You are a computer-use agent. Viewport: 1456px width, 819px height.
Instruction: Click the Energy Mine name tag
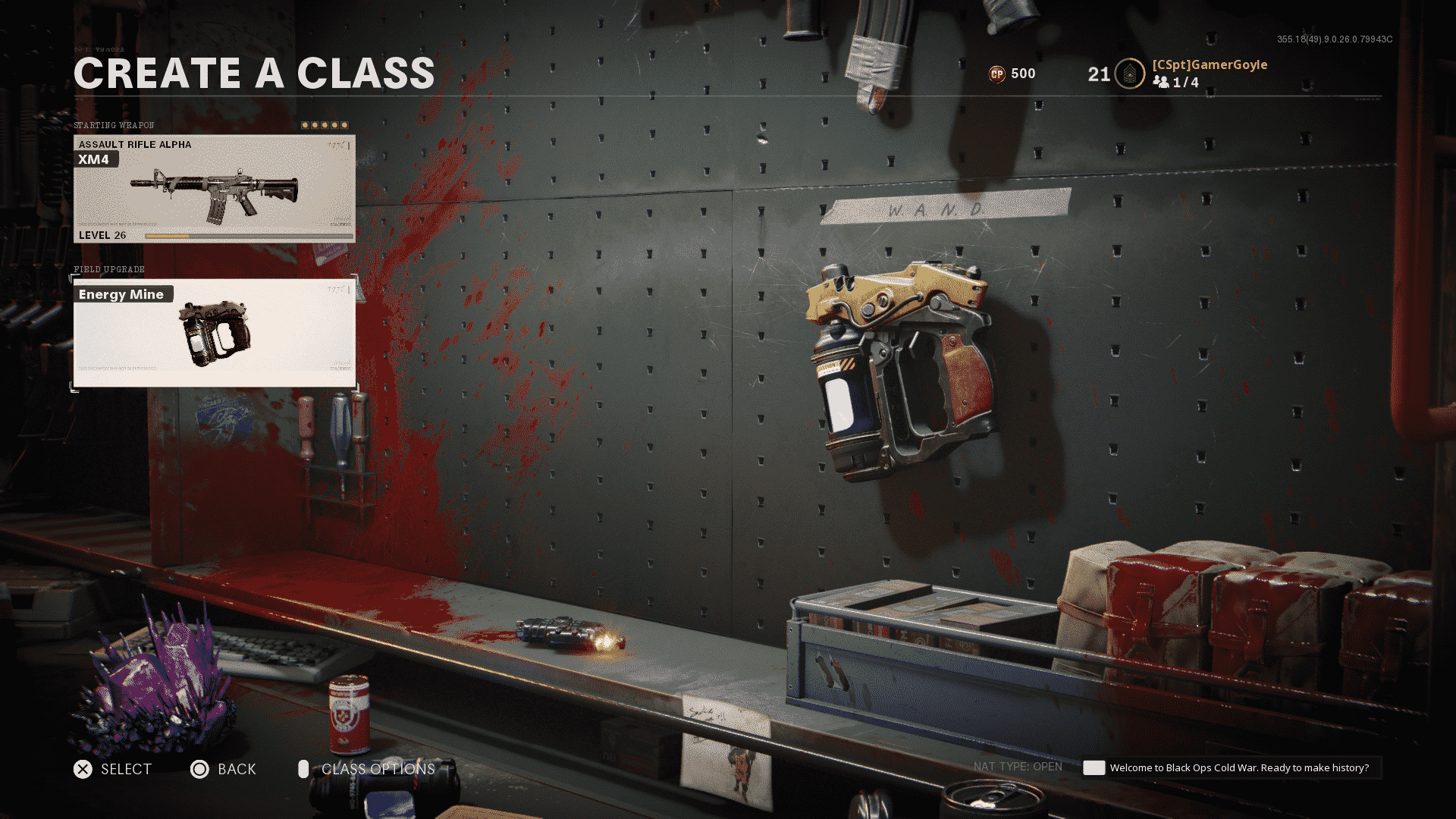click(121, 294)
